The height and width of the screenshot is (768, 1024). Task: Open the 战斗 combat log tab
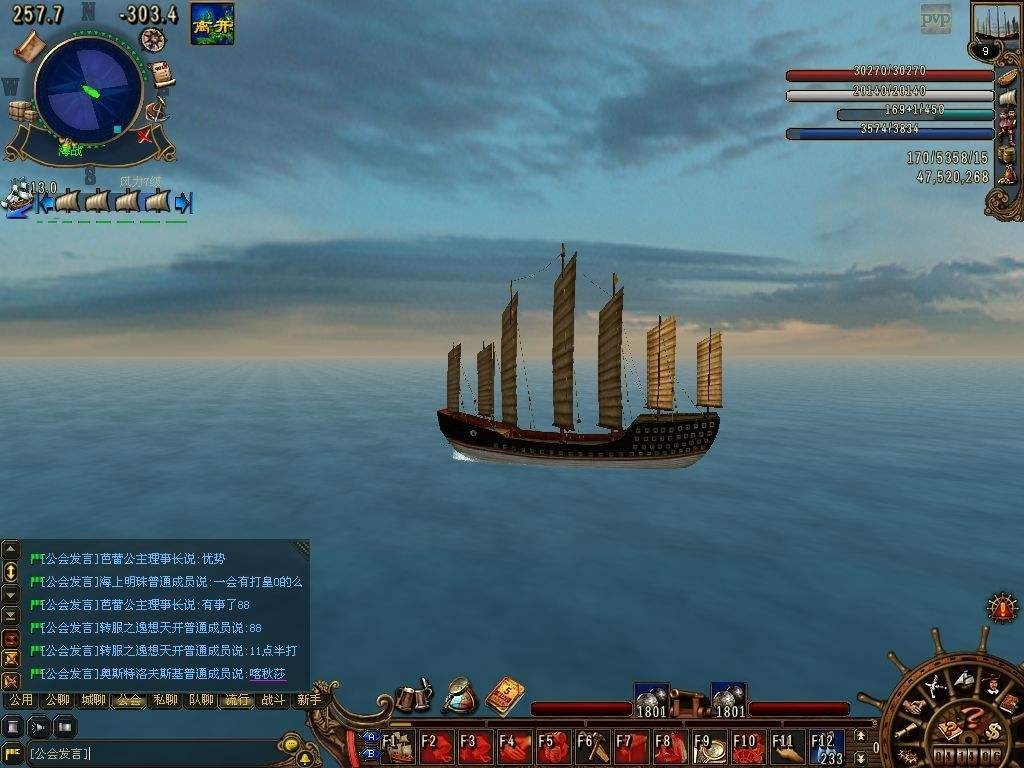pyautogui.click(x=272, y=700)
